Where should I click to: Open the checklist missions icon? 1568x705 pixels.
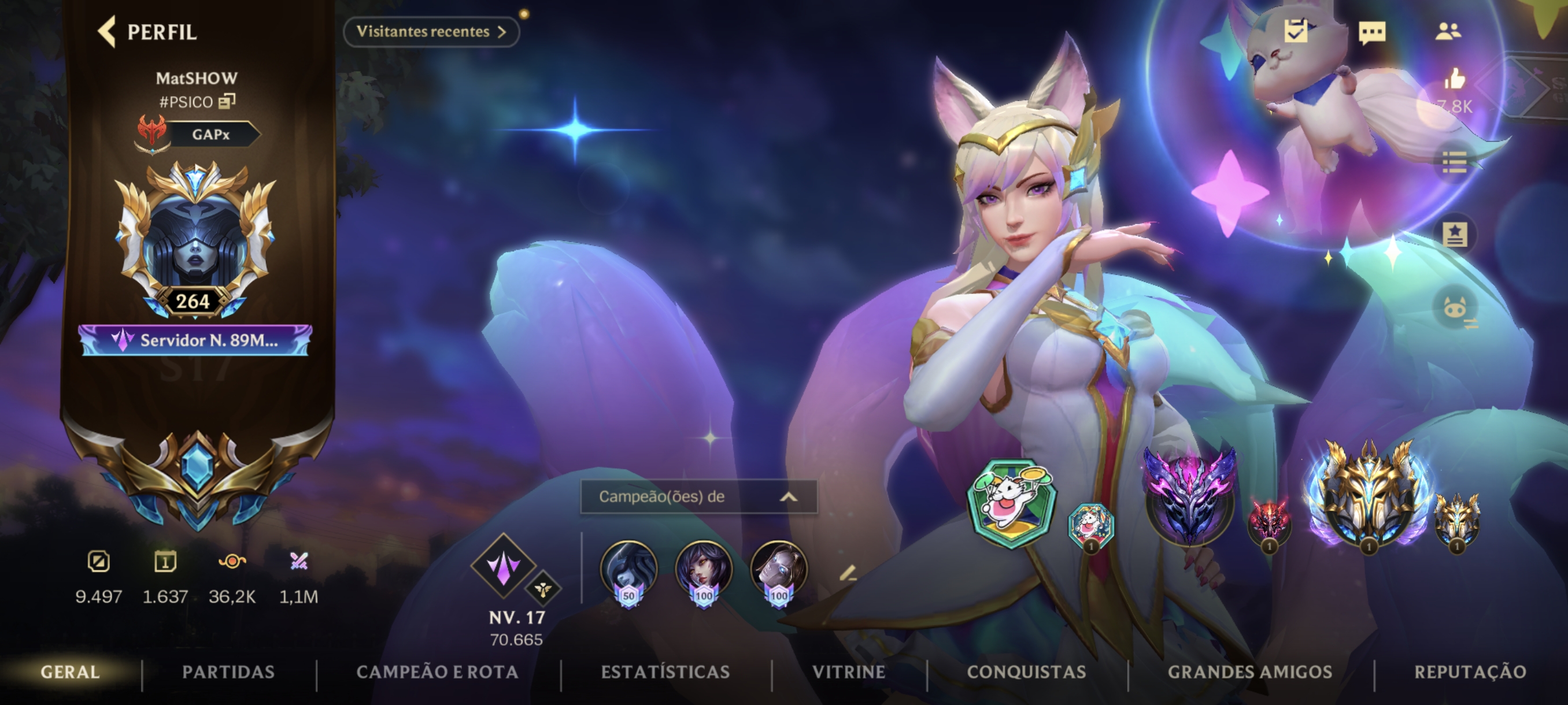click(x=1296, y=31)
